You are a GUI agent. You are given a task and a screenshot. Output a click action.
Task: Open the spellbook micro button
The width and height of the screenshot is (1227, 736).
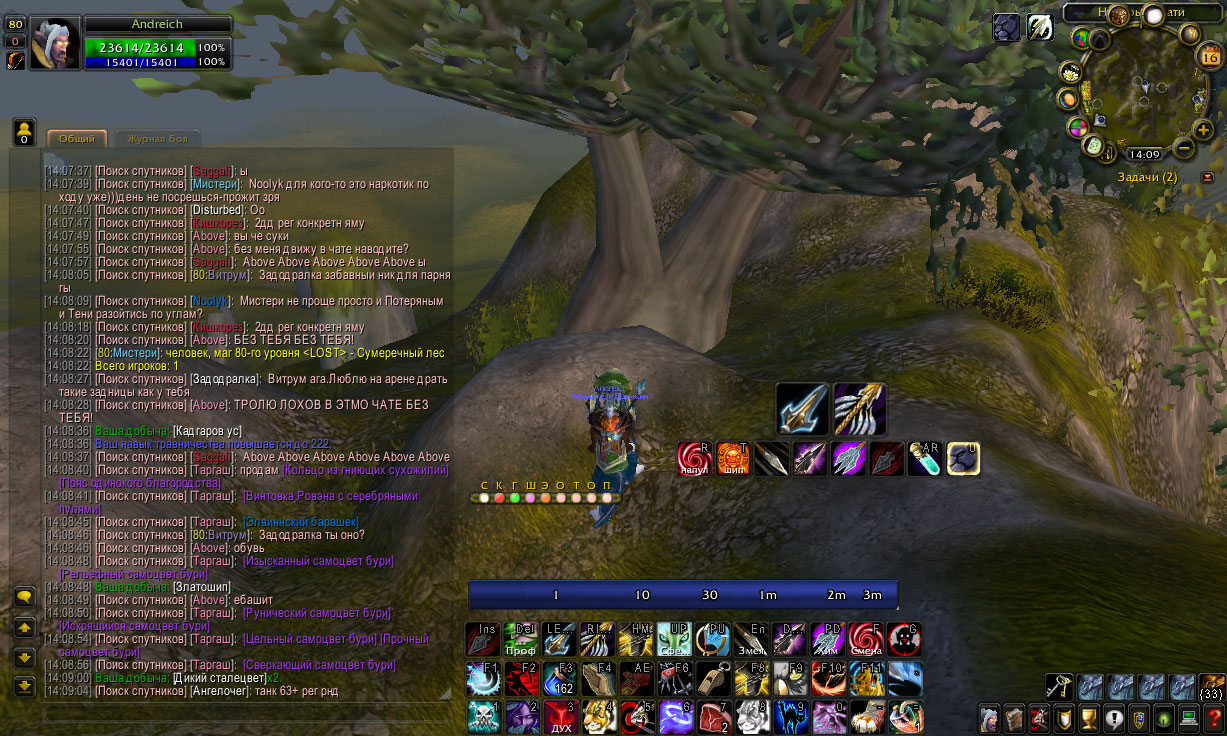pyautogui.click(x=1014, y=717)
